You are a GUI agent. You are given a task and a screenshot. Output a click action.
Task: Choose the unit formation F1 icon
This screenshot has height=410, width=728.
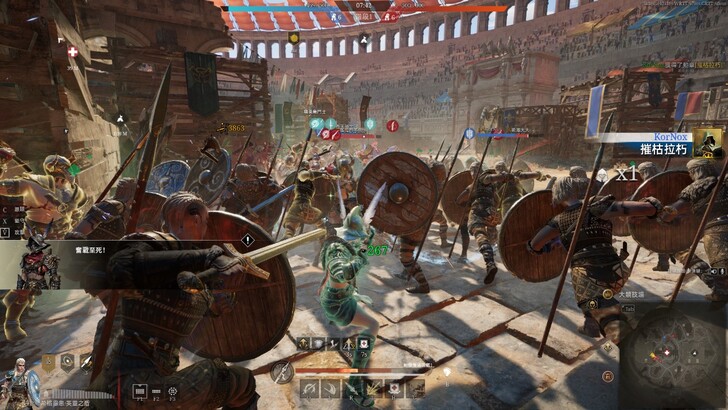(x=140, y=390)
